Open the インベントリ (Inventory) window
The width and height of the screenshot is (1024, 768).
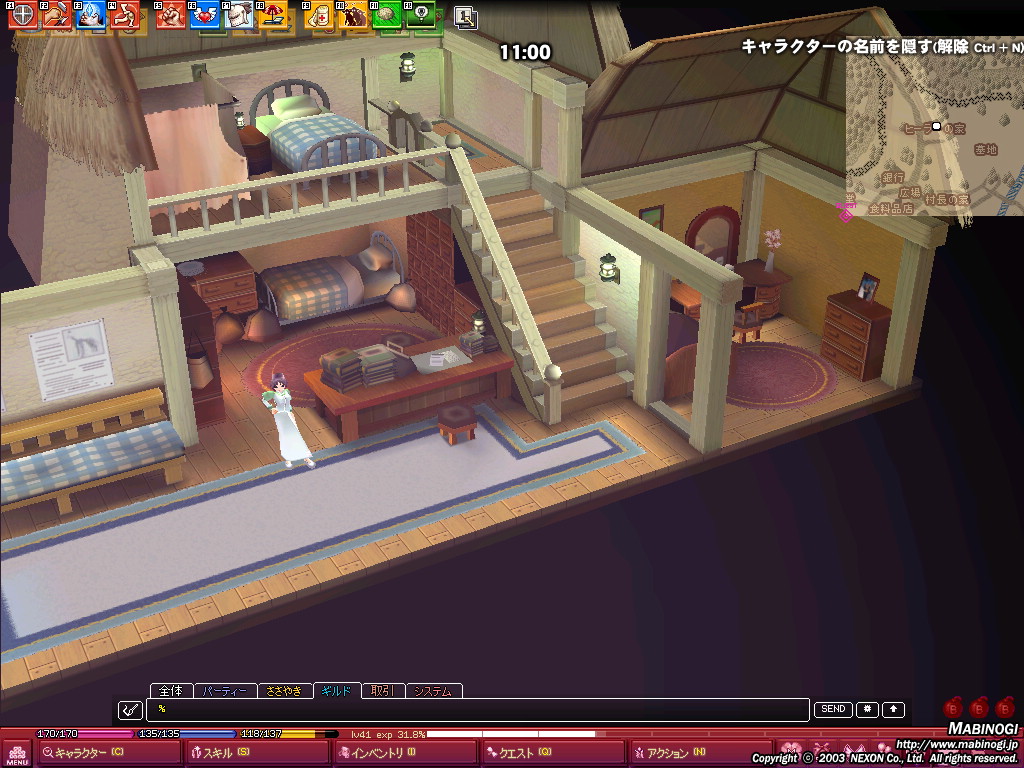pos(382,753)
